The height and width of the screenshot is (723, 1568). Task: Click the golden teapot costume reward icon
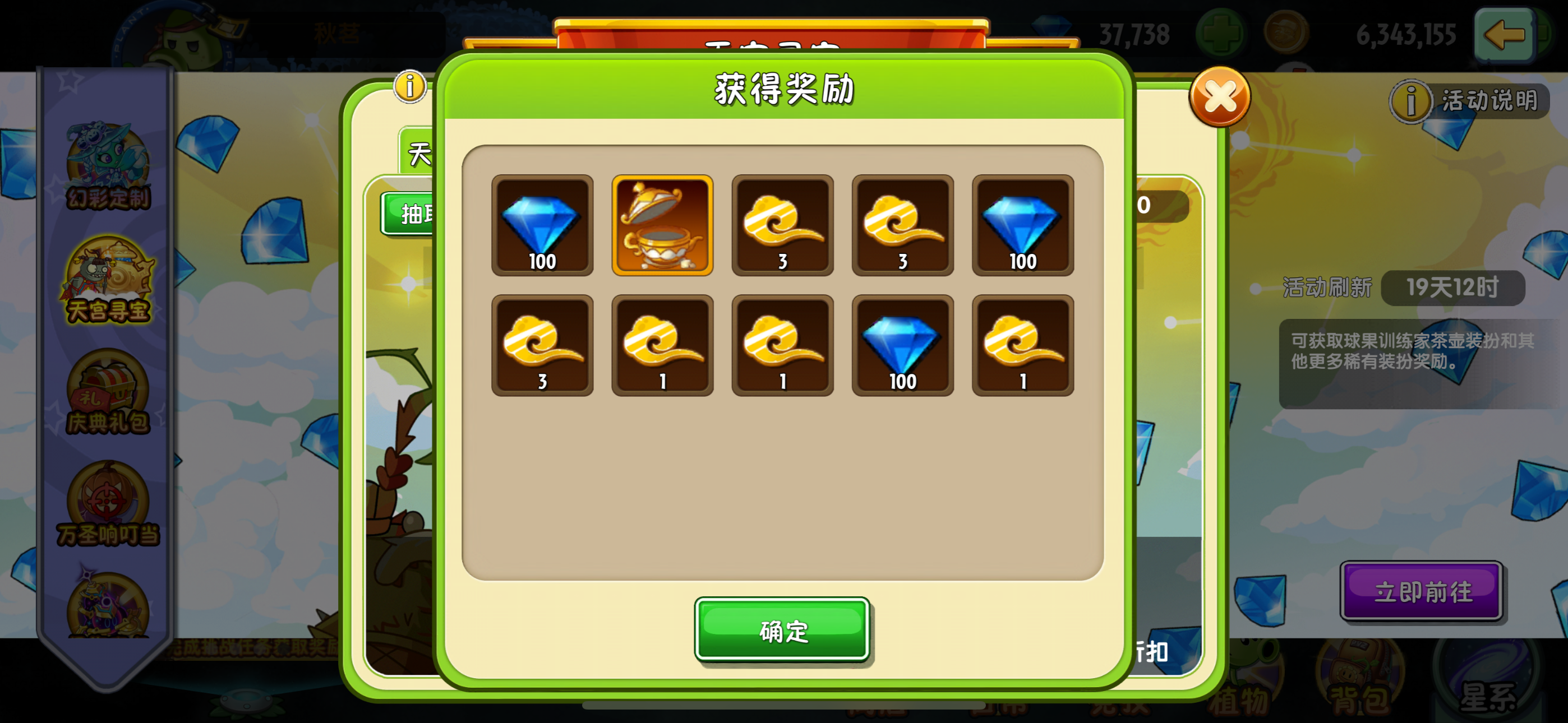tap(662, 225)
